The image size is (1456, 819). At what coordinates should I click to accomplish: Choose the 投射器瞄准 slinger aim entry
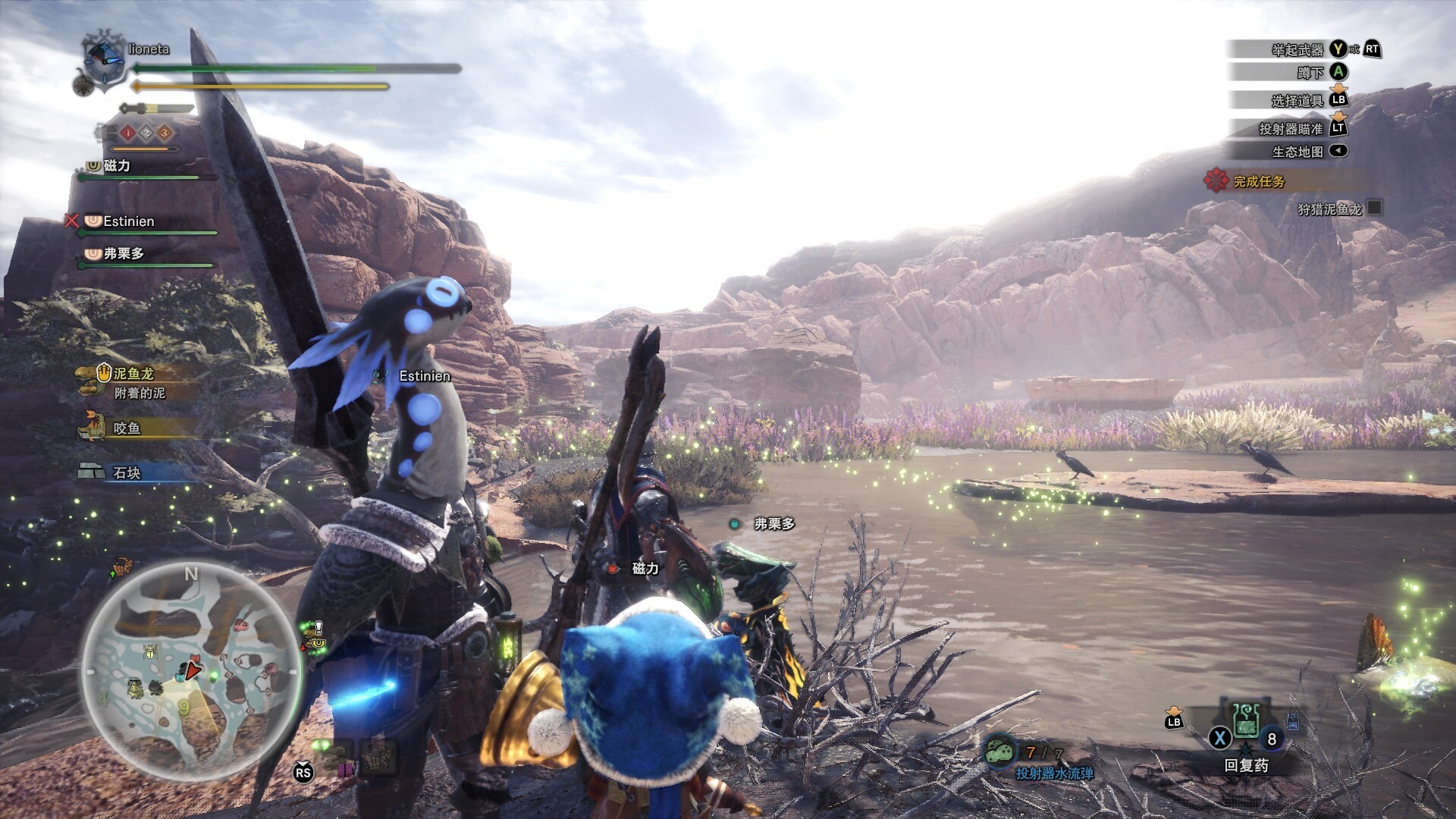click(x=1291, y=129)
